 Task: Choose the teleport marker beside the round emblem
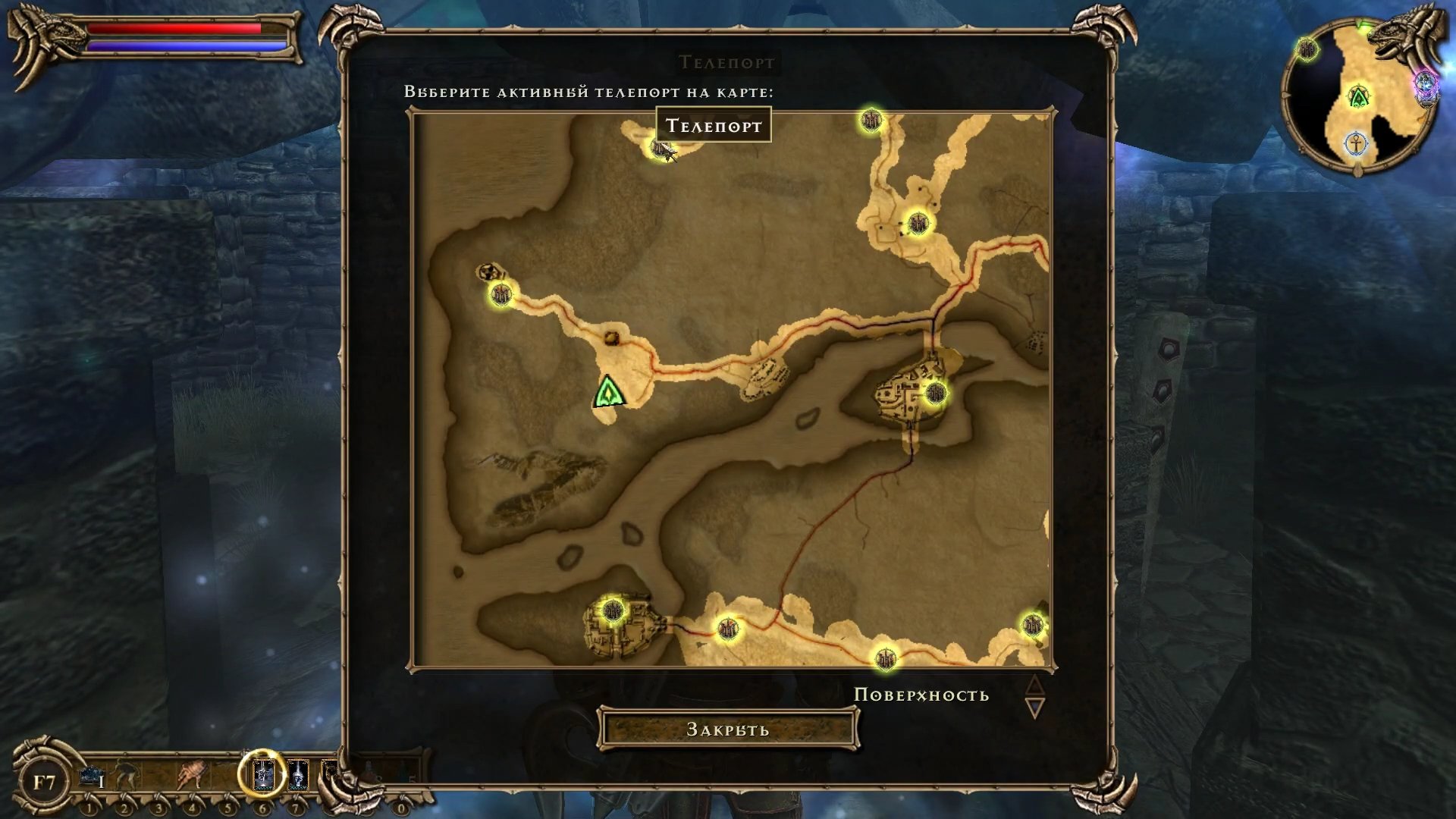pos(500,294)
